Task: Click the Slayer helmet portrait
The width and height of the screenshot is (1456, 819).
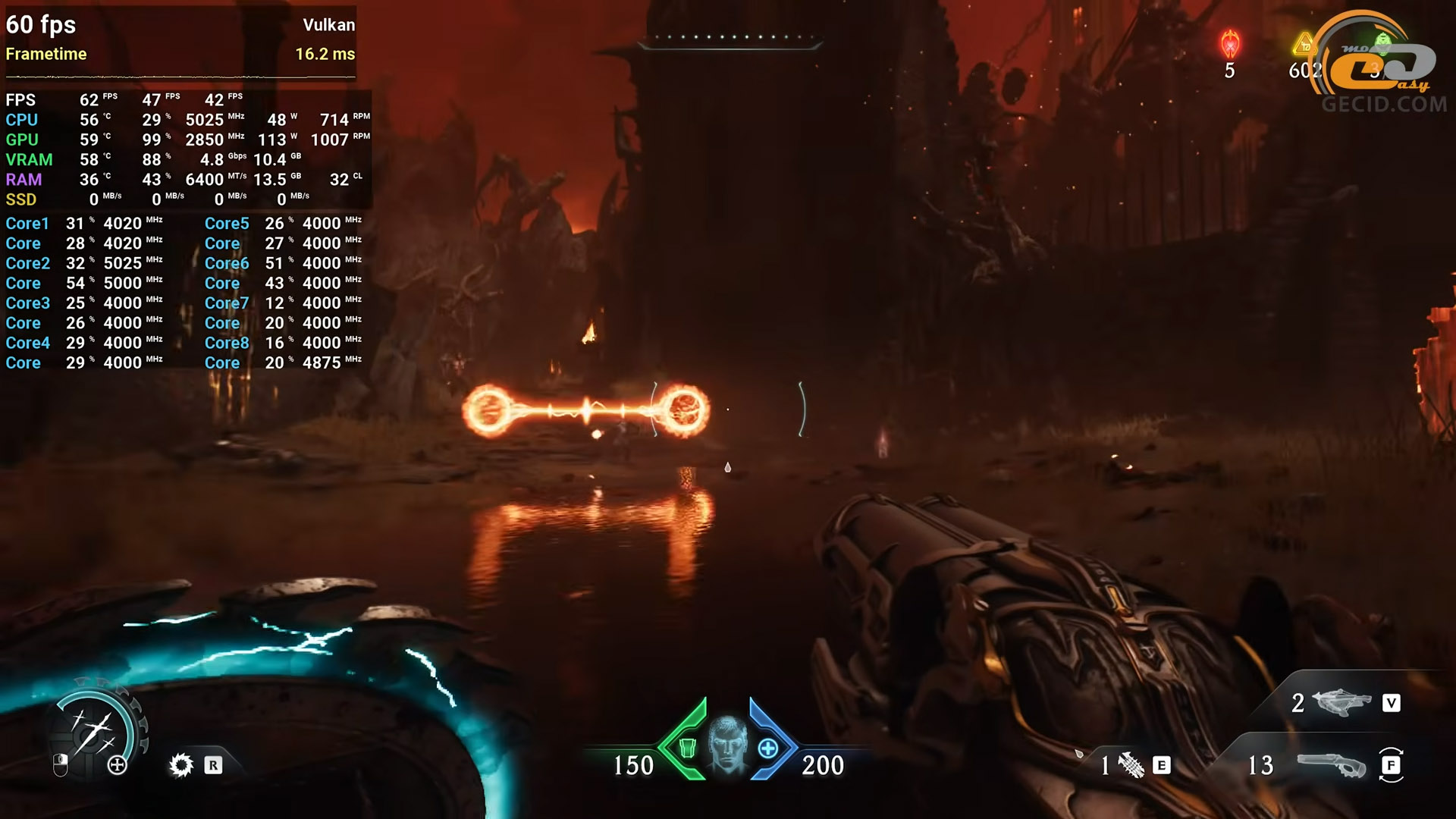Action: pos(727,745)
